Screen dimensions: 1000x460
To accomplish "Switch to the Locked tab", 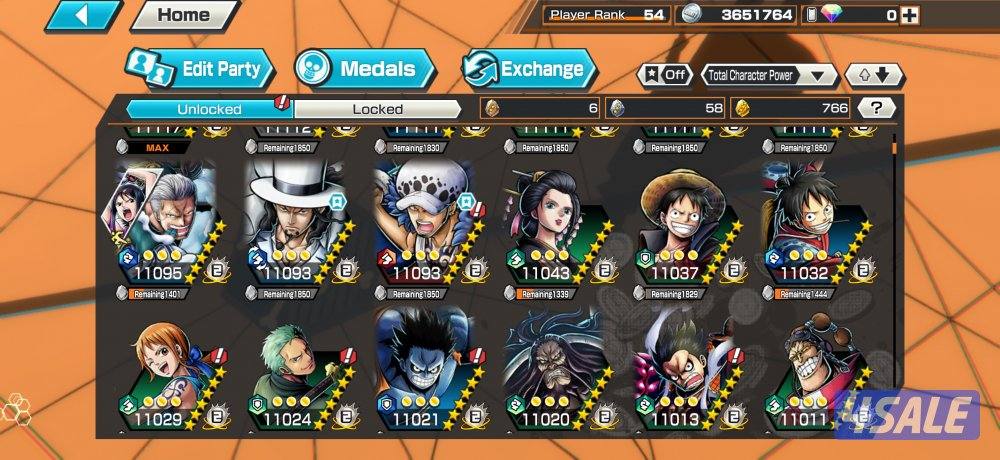I will point(377,108).
